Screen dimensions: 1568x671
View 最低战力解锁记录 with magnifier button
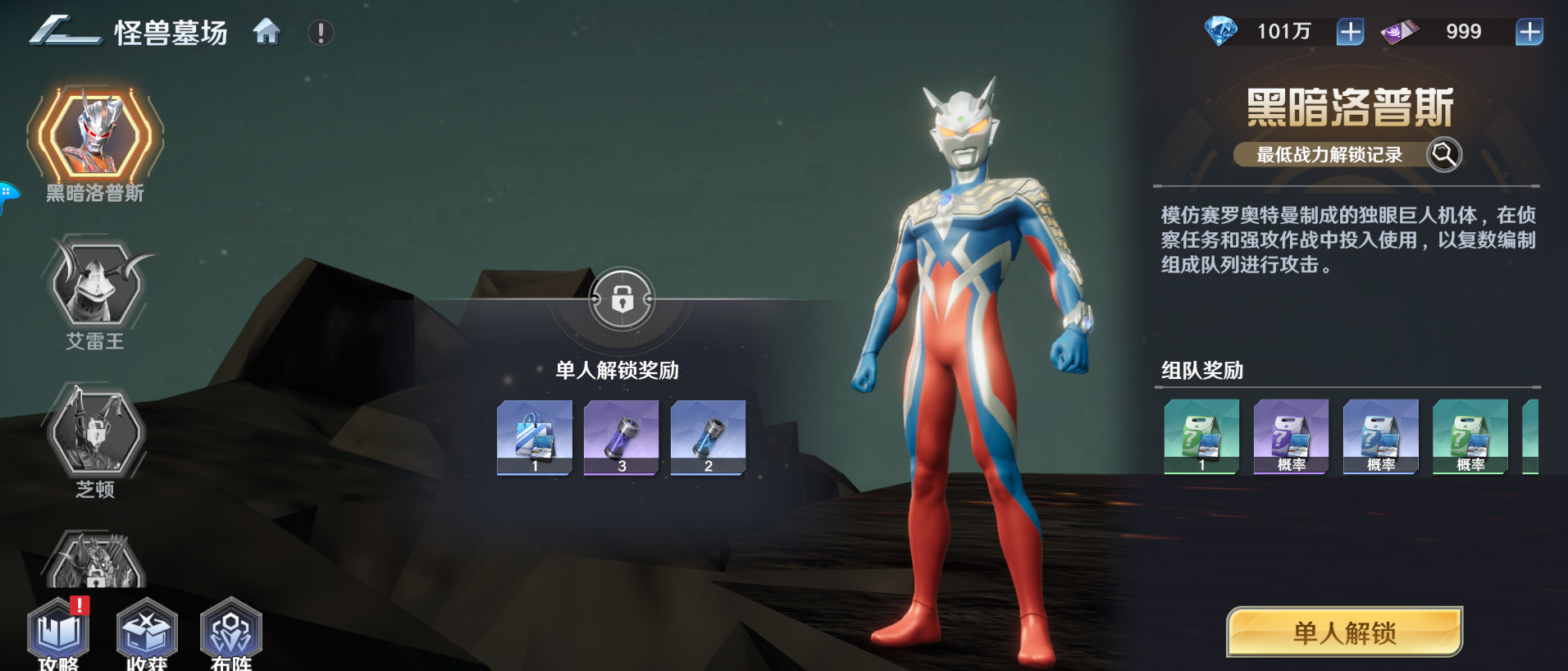point(1443,154)
